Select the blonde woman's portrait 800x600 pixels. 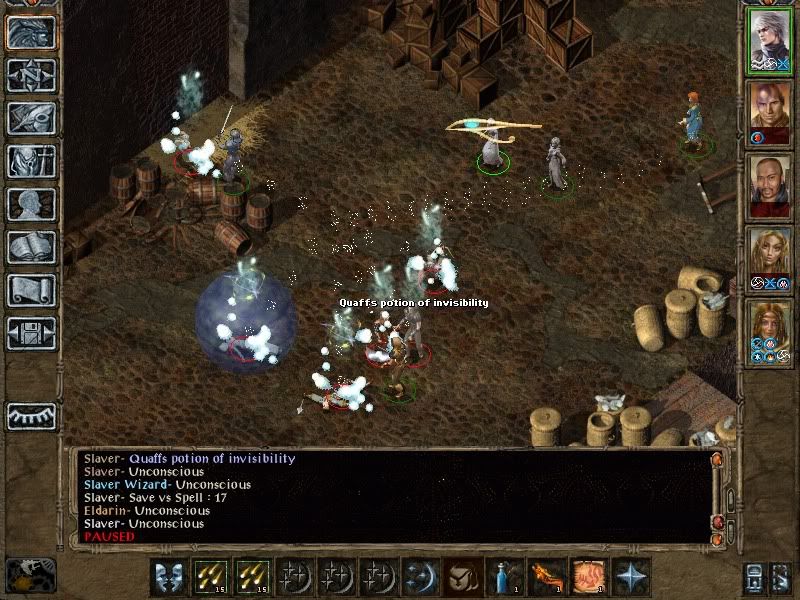click(x=769, y=261)
